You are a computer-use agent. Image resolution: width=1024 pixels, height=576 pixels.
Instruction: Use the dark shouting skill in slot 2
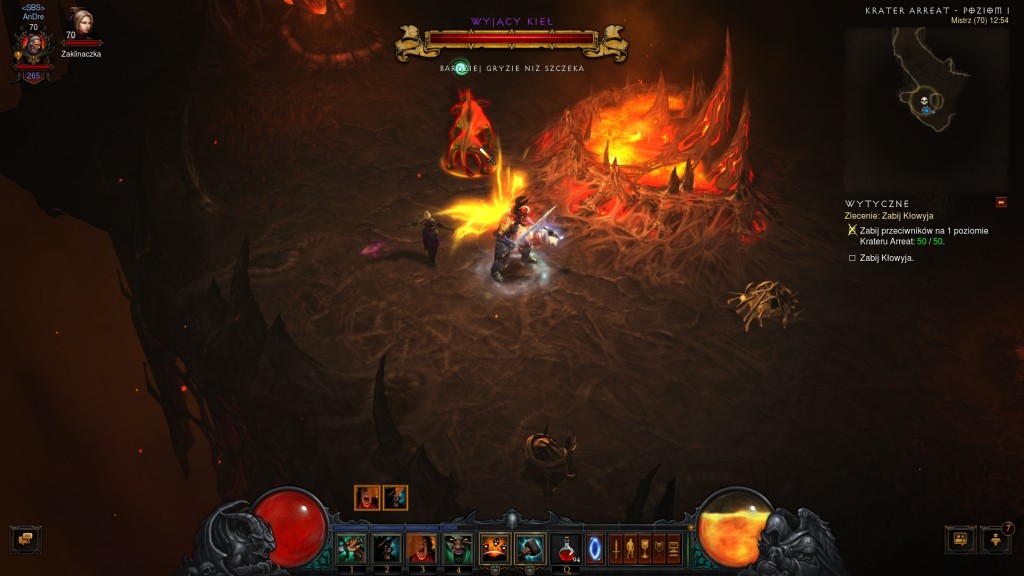click(386, 548)
